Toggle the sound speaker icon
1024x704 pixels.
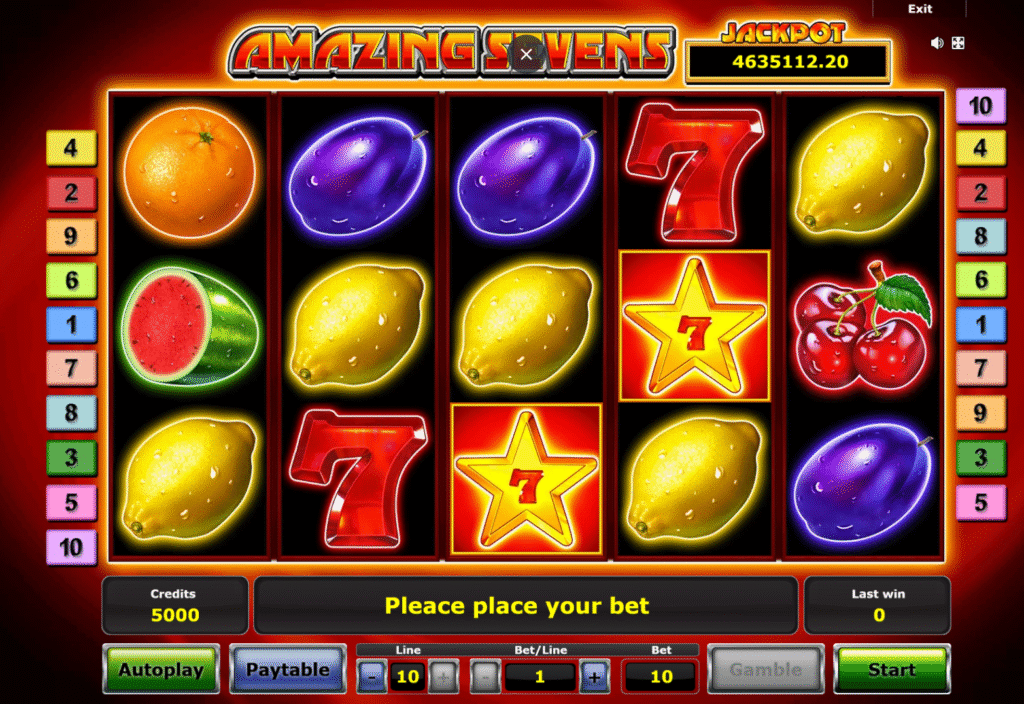[938, 43]
